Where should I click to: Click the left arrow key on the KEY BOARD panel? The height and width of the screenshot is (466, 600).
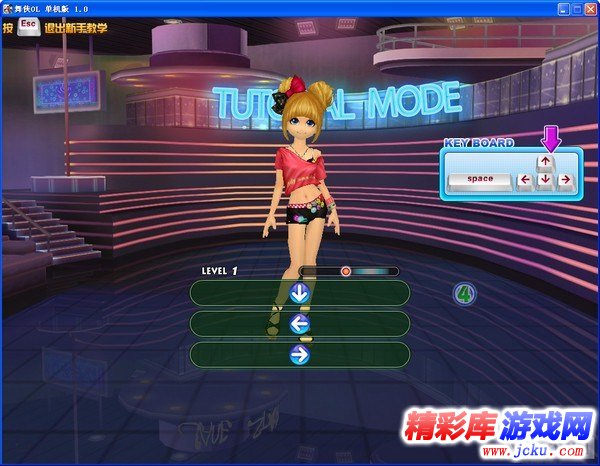point(525,180)
